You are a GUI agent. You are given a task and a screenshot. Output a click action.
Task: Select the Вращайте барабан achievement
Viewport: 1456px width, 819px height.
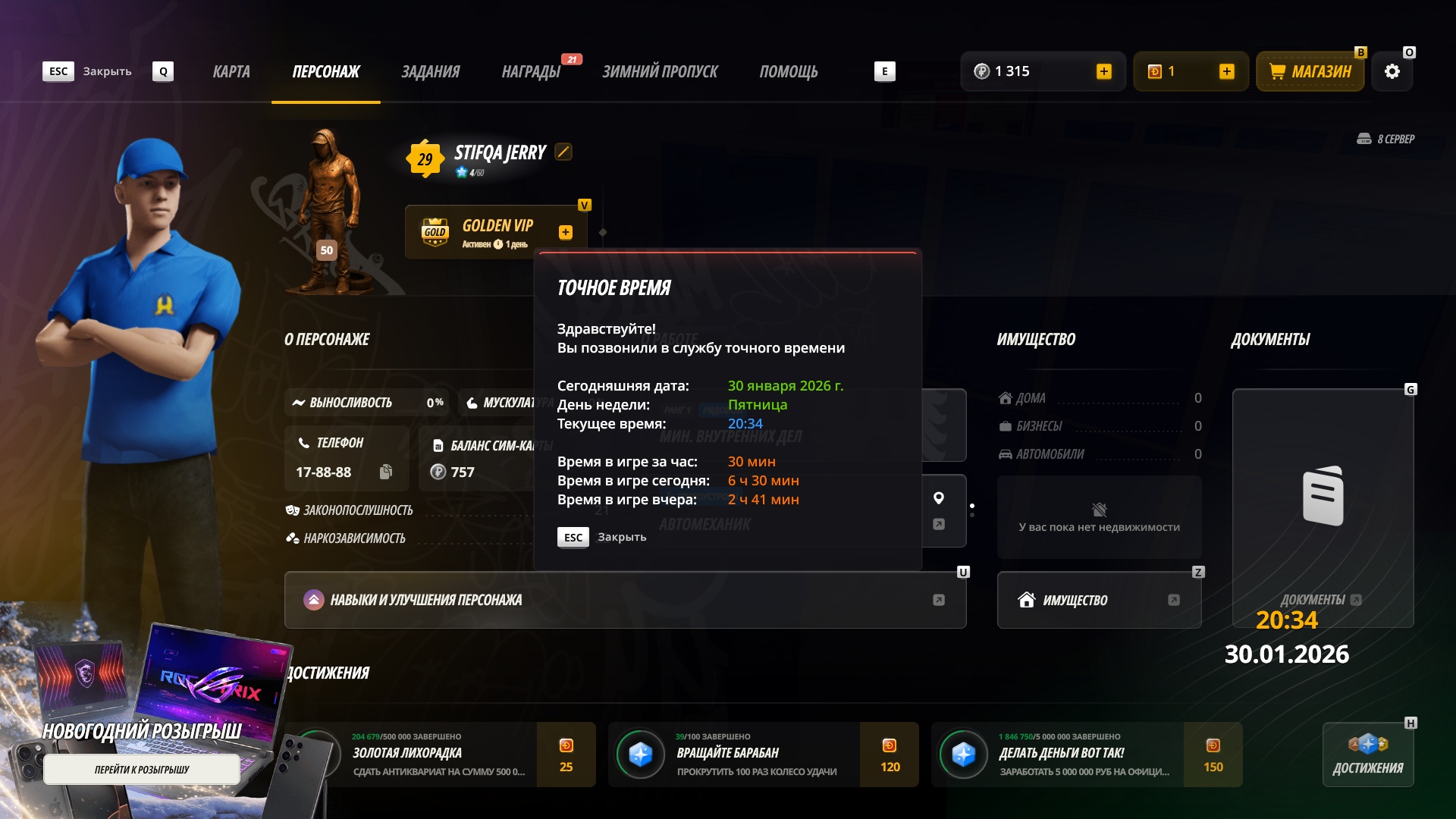[x=763, y=755]
